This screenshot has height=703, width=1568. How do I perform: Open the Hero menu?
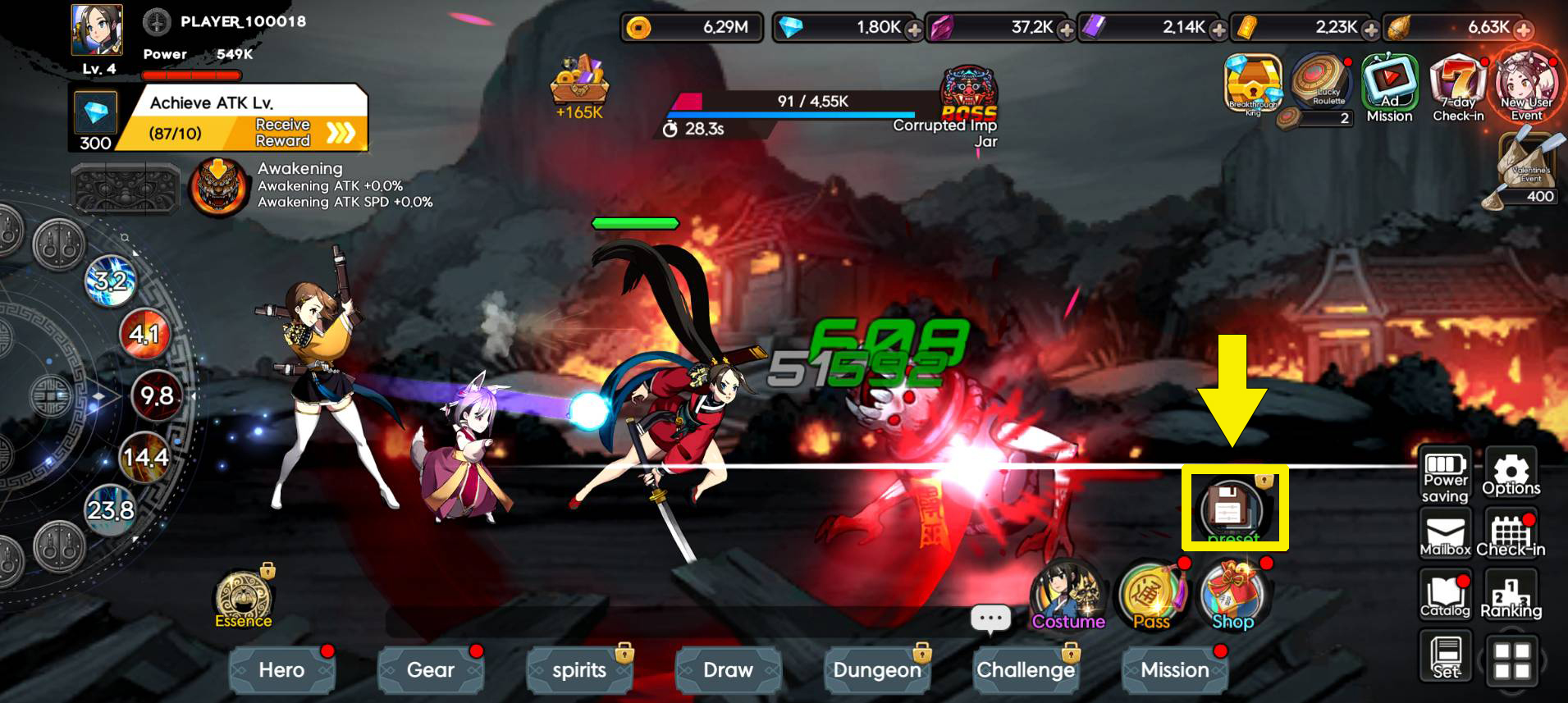pyautogui.click(x=281, y=670)
